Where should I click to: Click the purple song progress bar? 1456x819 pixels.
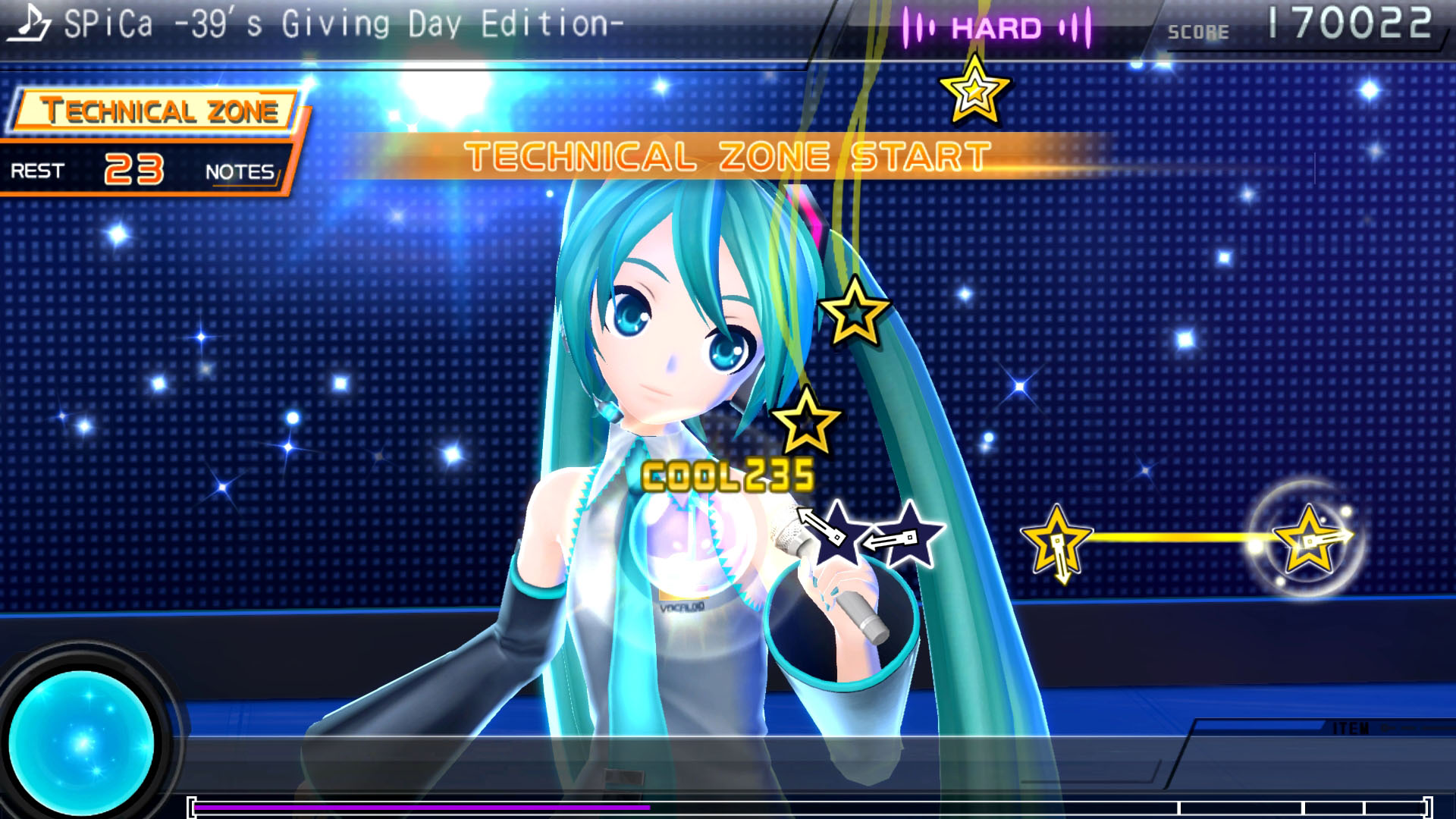pos(422,808)
